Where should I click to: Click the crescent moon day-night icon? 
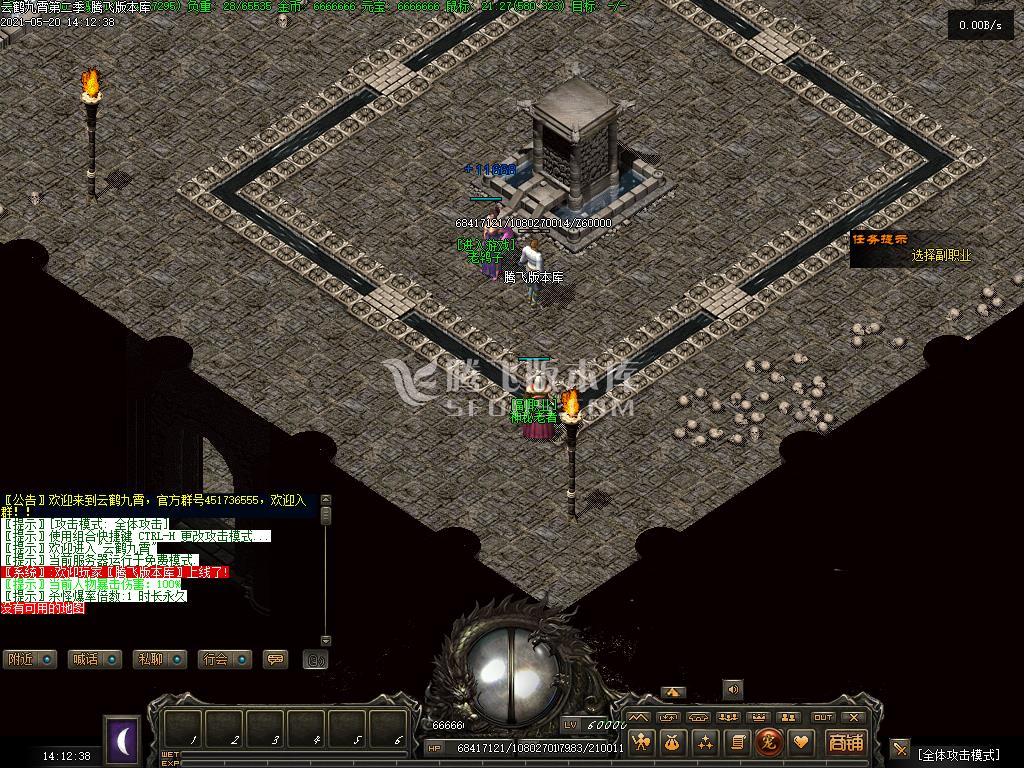click(124, 740)
